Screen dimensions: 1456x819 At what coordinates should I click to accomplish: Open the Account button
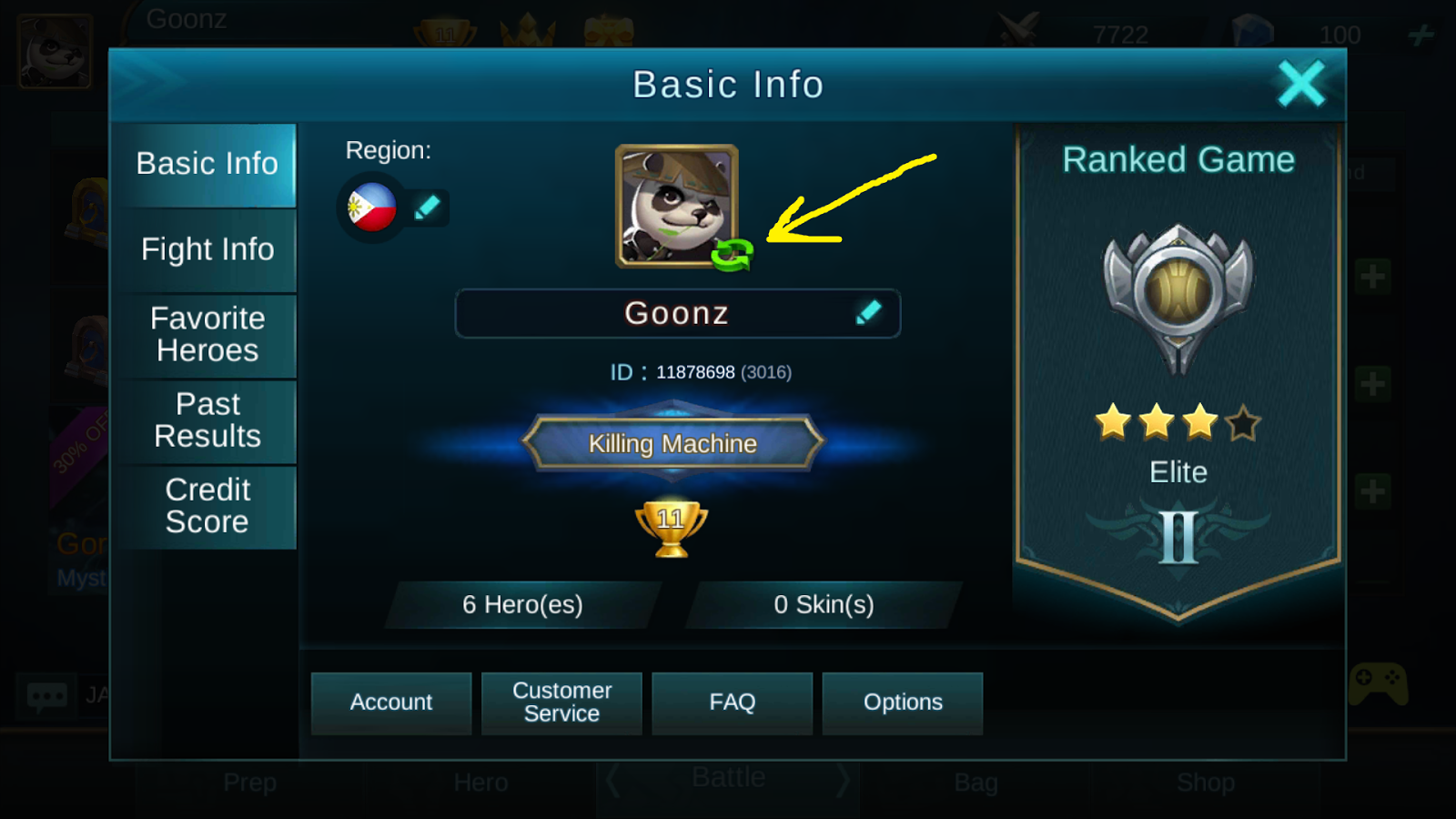pos(390,703)
